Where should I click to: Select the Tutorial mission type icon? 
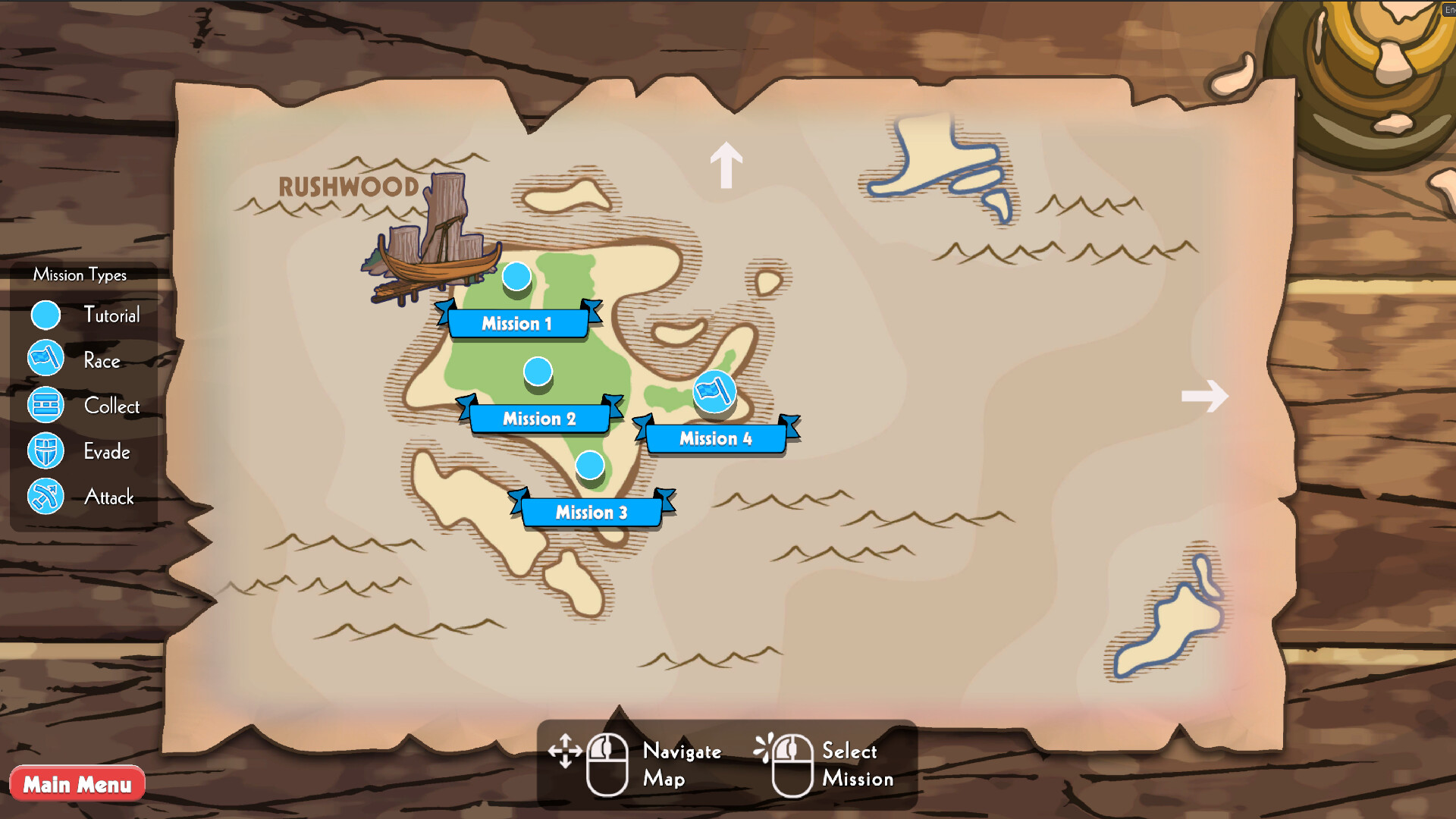45,315
